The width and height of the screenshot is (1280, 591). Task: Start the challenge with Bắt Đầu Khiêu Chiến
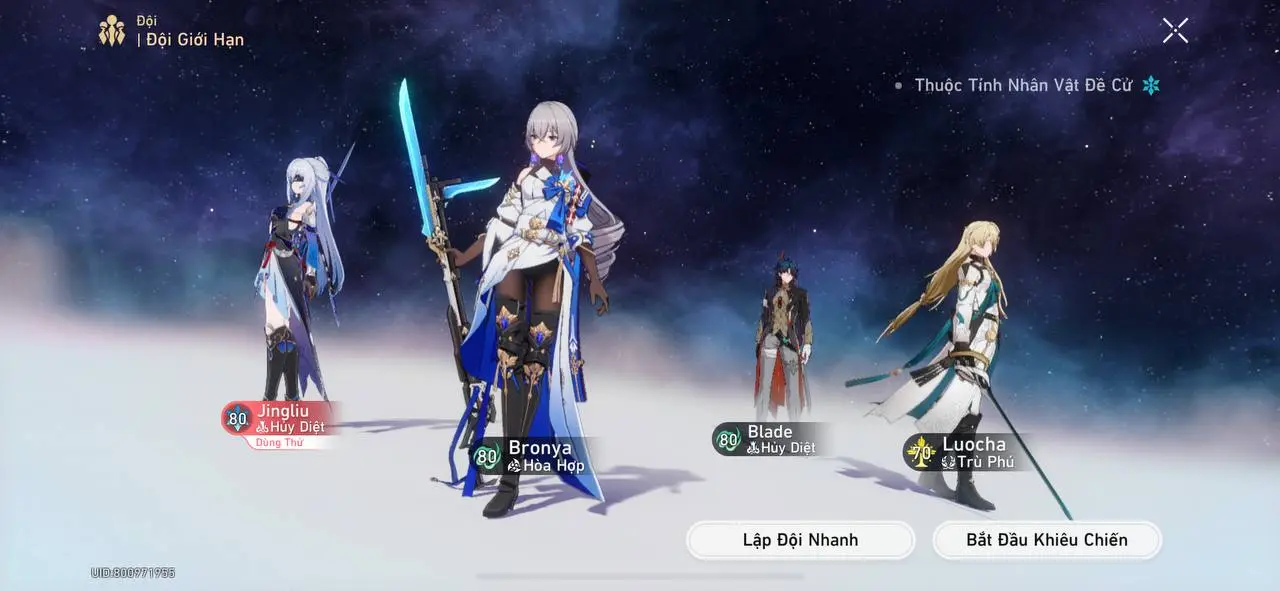pyautogui.click(x=1046, y=540)
